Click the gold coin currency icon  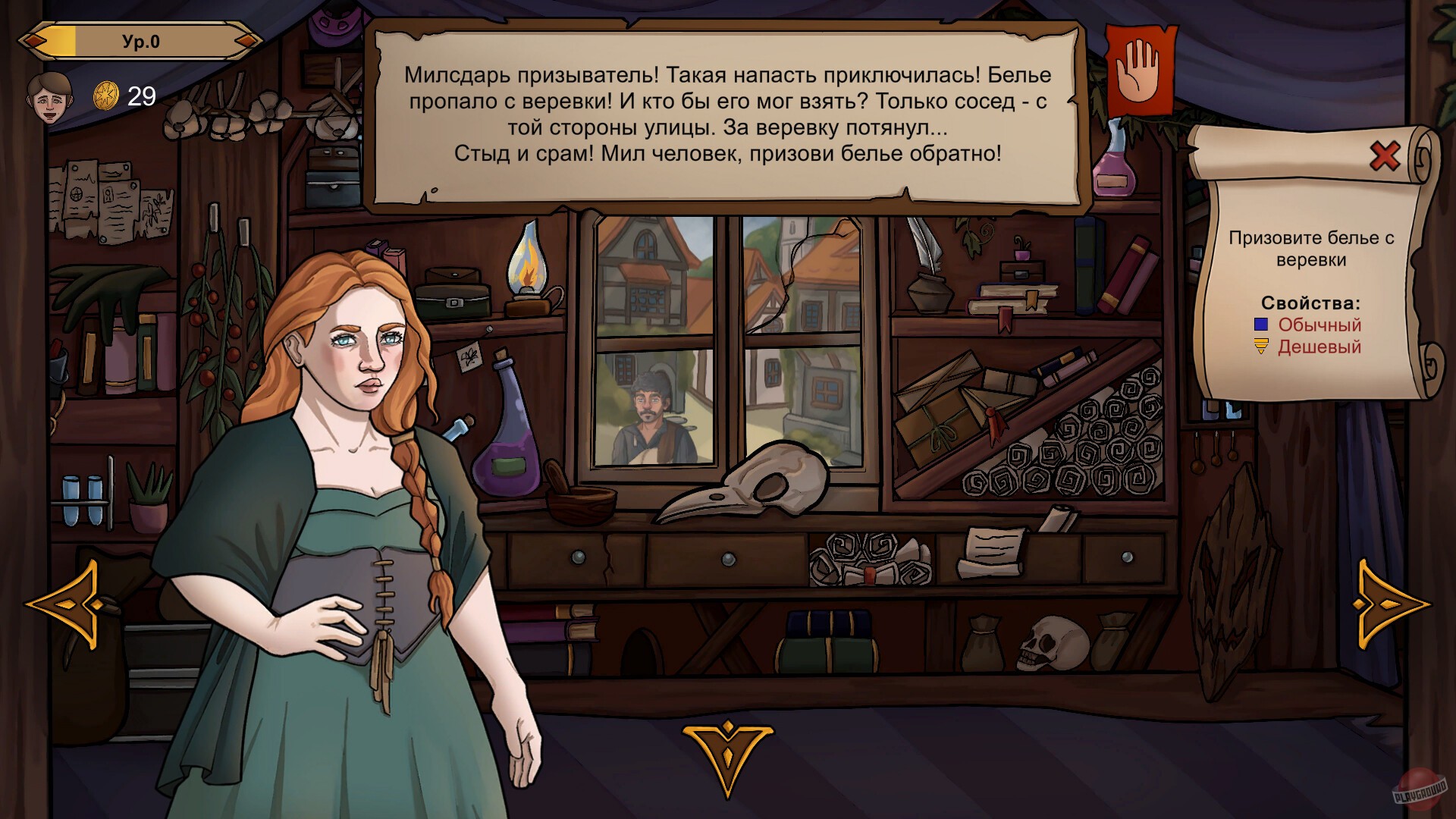point(108,93)
